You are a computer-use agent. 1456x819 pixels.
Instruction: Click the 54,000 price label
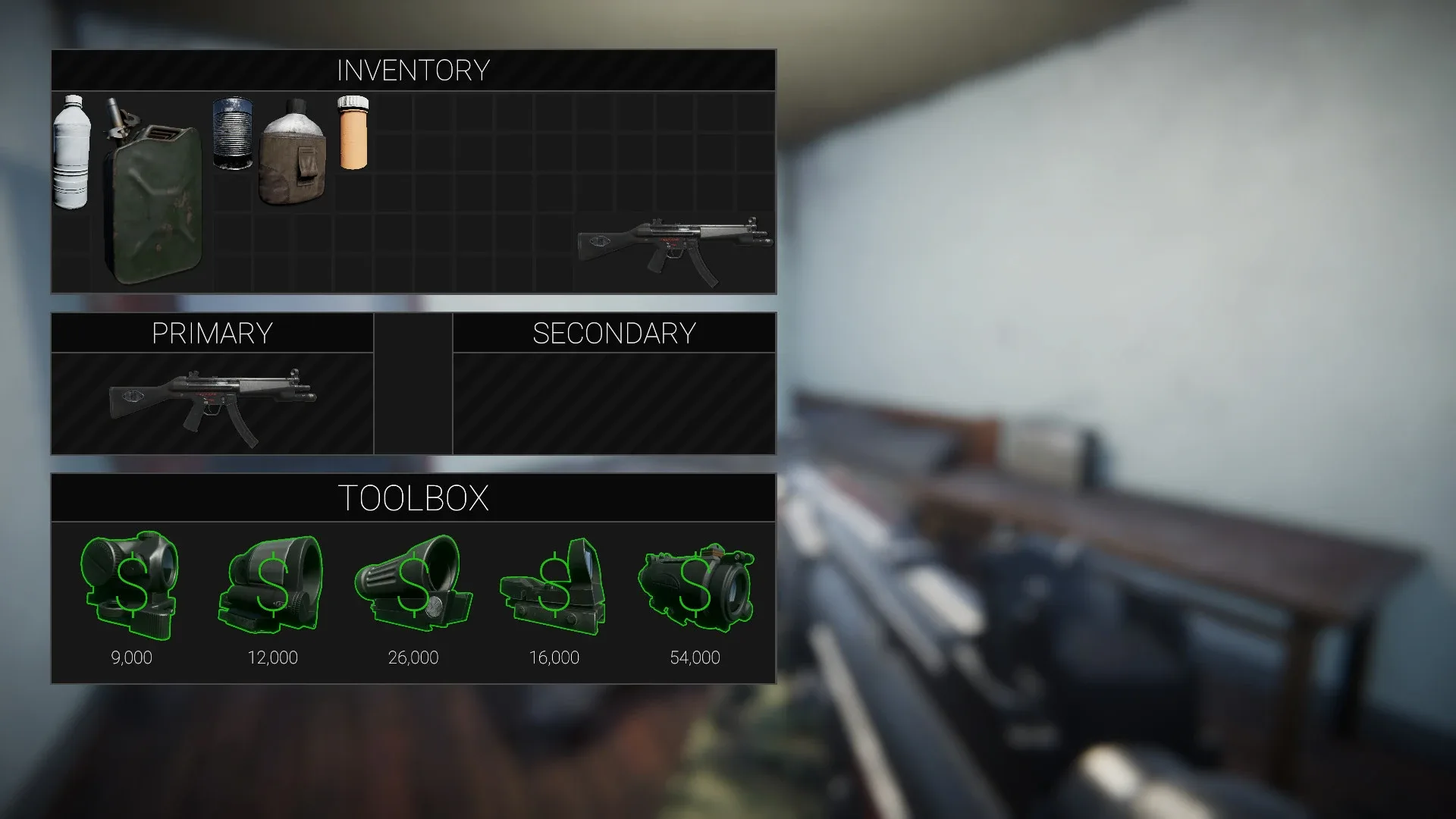695,658
